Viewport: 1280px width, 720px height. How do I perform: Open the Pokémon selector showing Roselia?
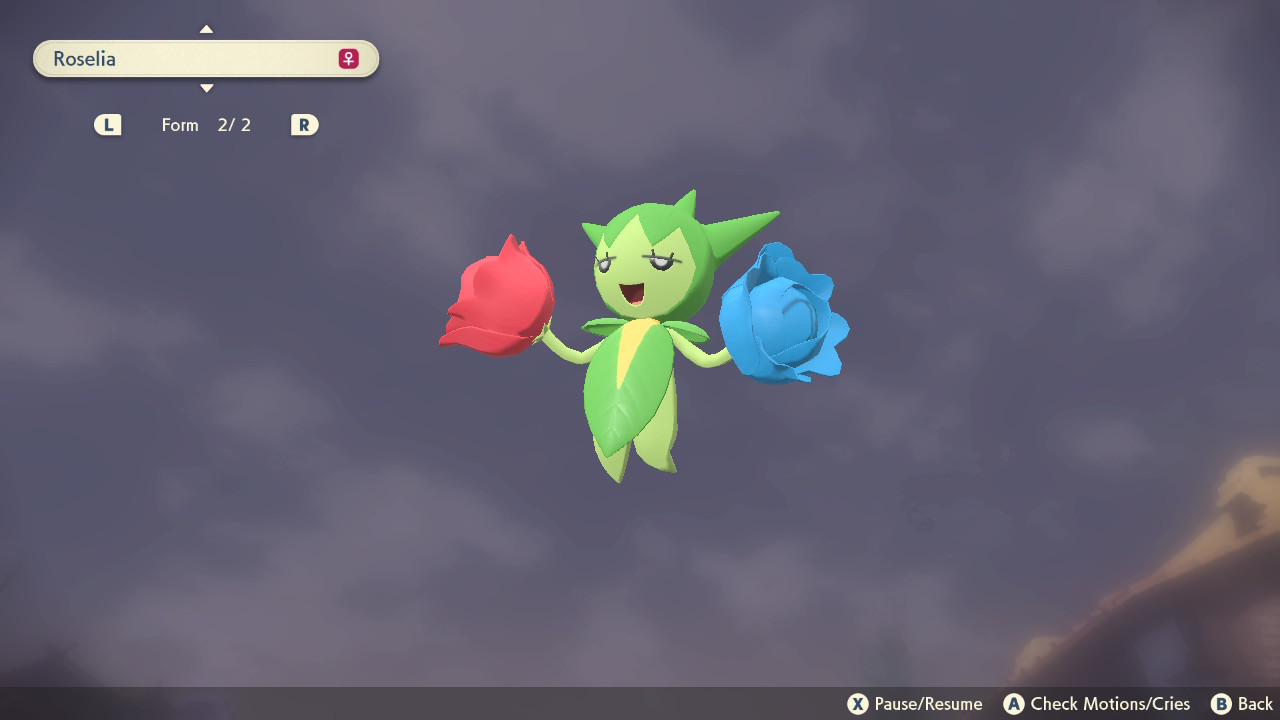pyautogui.click(x=205, y=58)
